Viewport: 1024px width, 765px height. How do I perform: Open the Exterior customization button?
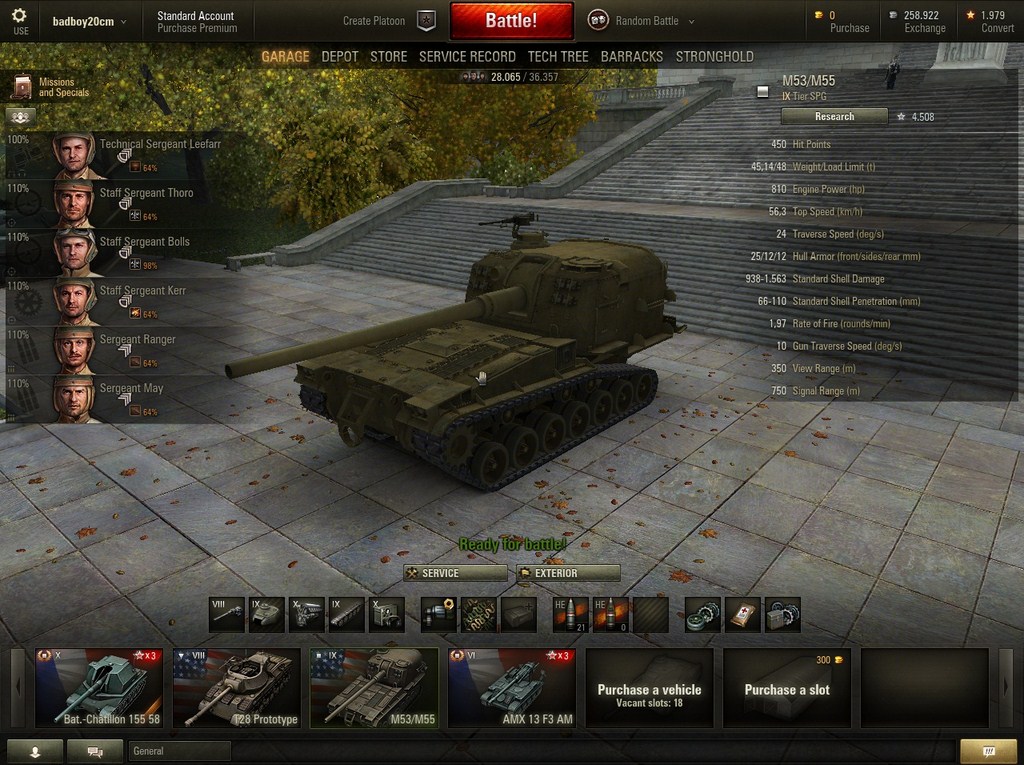568,573
